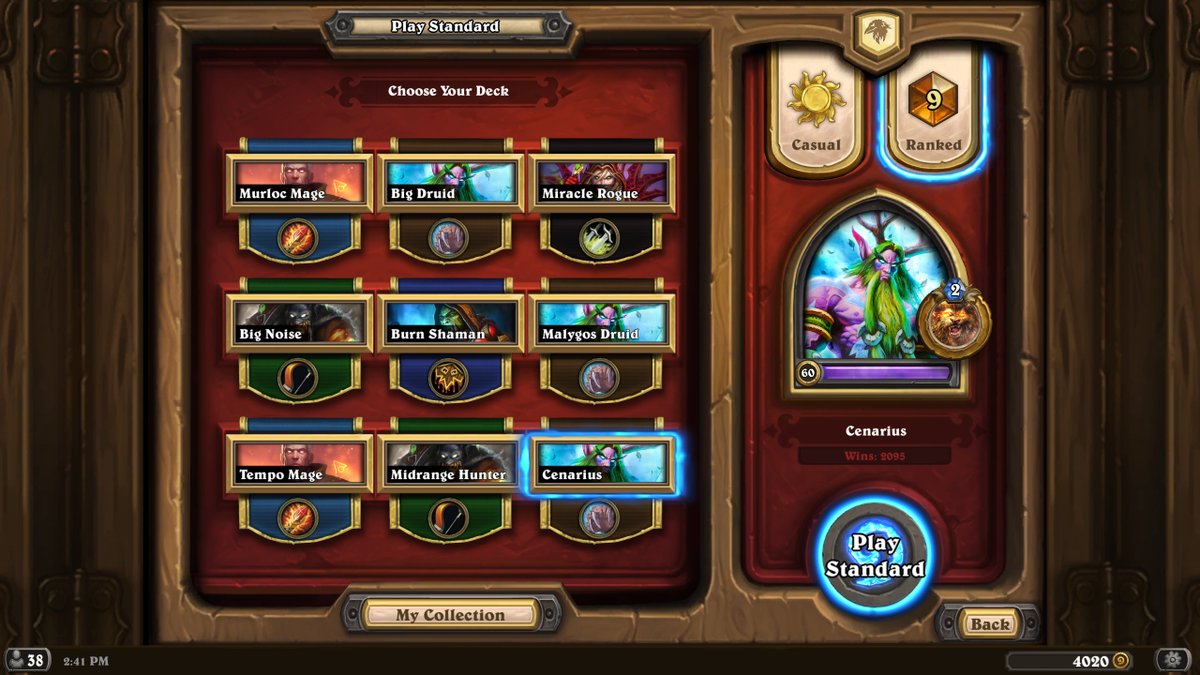1200x675 pixels.
Task: Click the Play Standard format banner
Action: 445,27
